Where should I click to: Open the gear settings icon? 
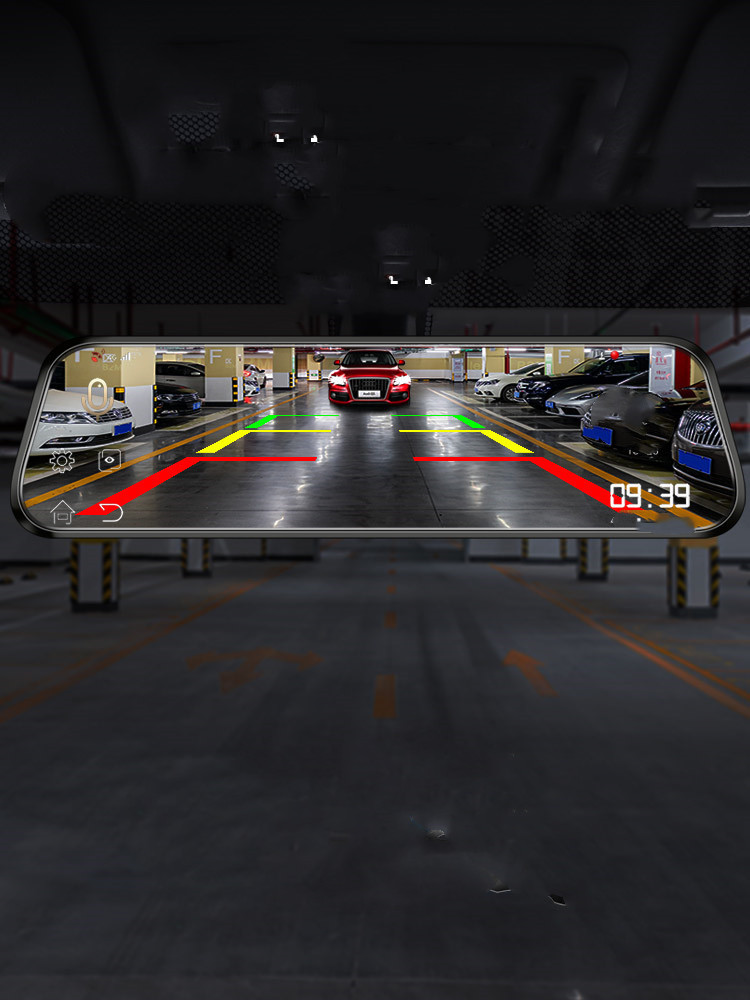[62, 461]
